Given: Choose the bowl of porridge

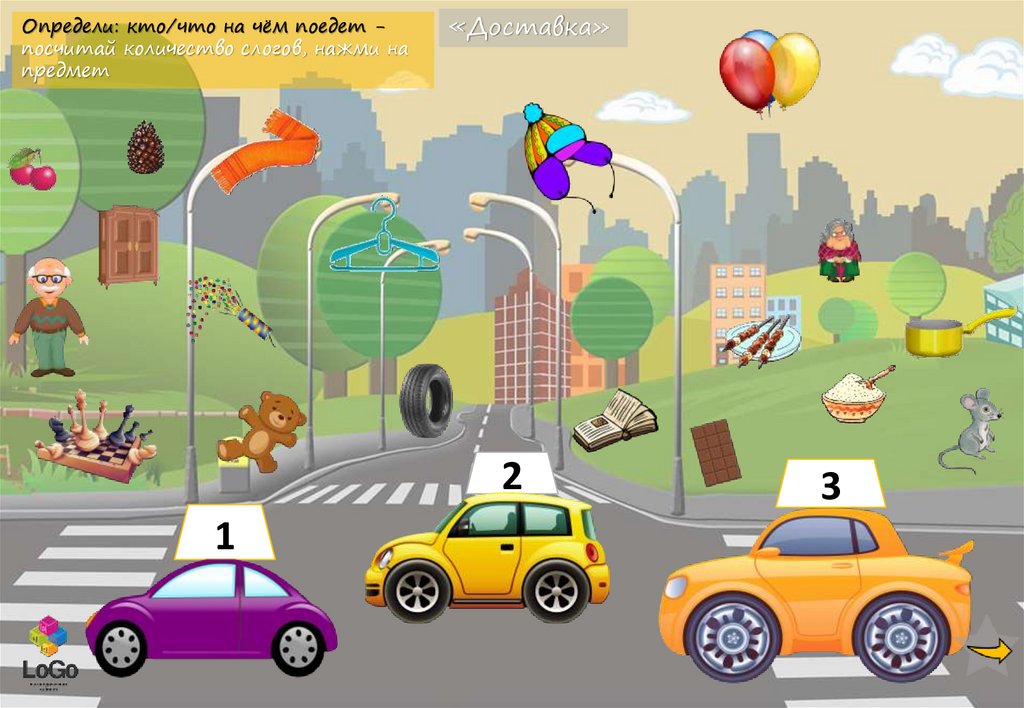Looking at the screenshot, I should pyautogui.click(x=855, y=397).
